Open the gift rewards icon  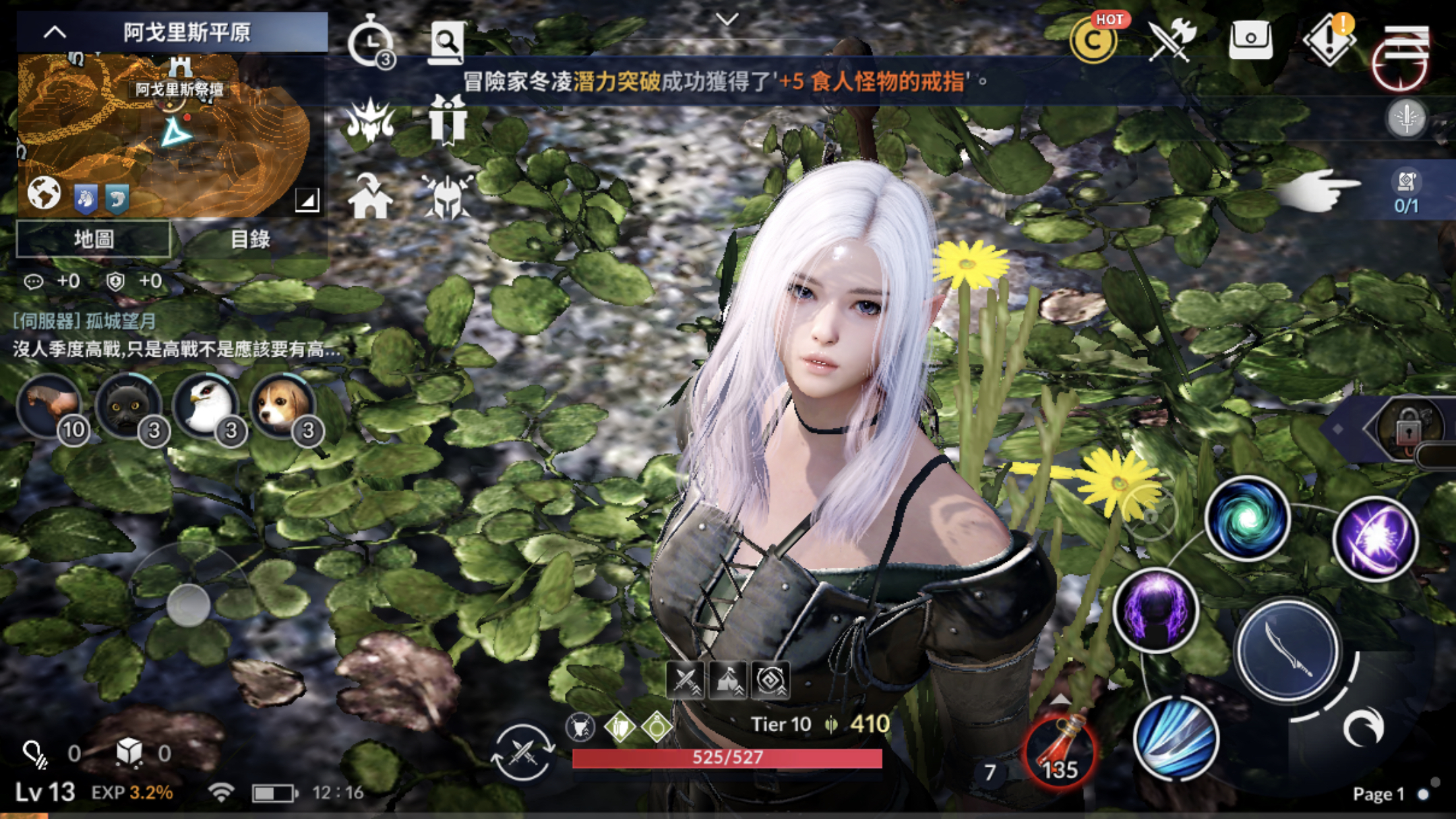450,121
